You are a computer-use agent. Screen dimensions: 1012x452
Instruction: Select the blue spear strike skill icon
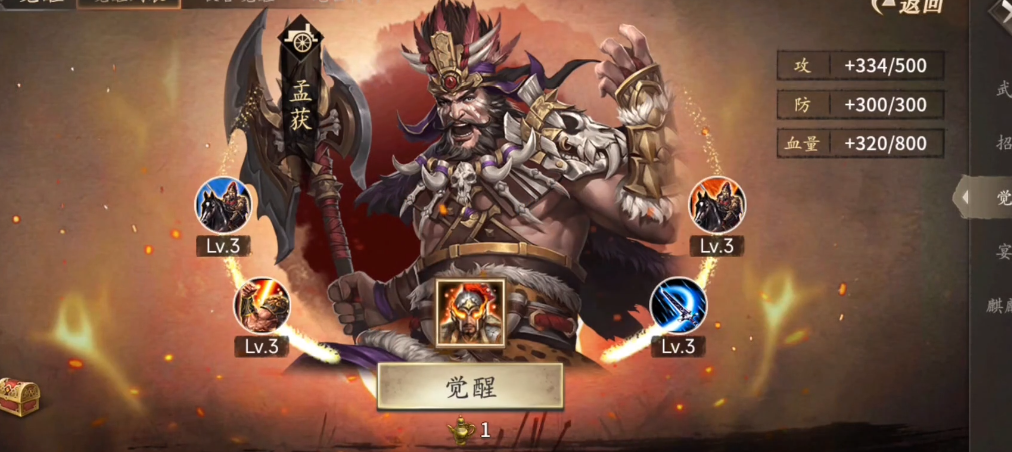tap(678, 305)
